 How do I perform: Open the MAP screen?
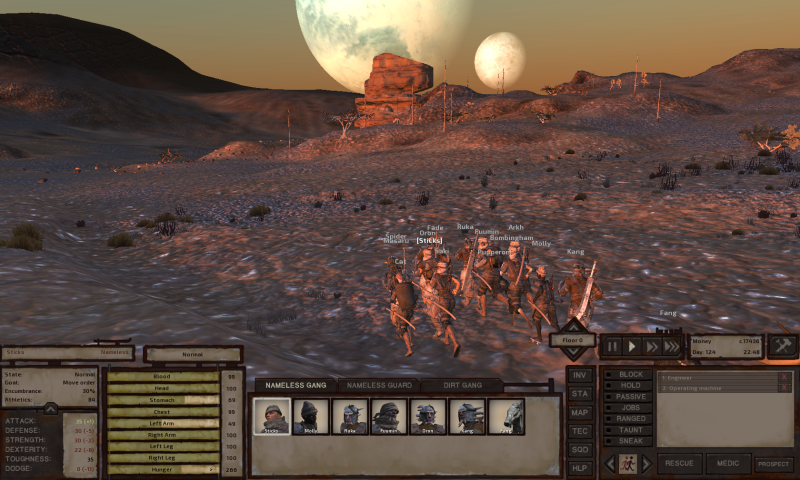[579, 412]
